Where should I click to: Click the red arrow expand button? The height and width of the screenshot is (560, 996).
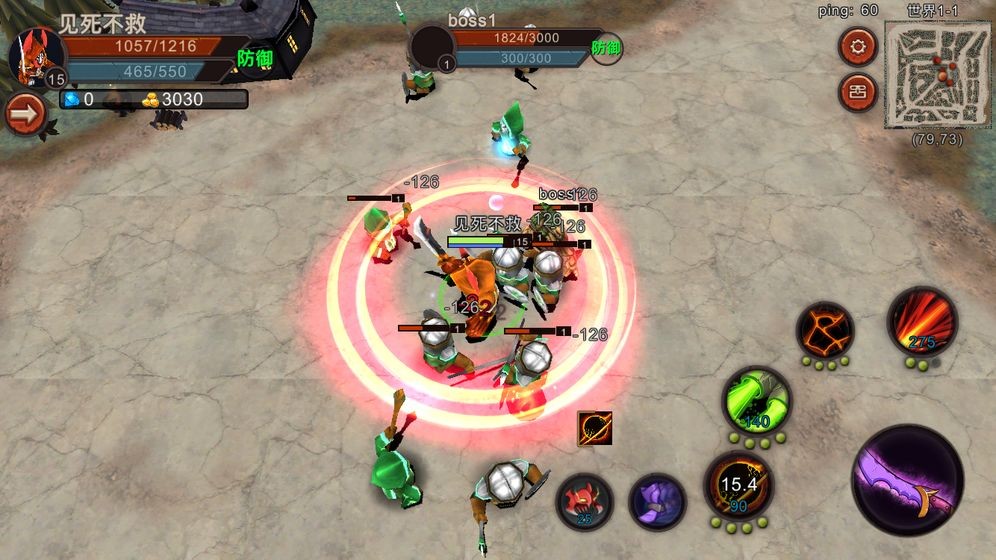(25, 114)
